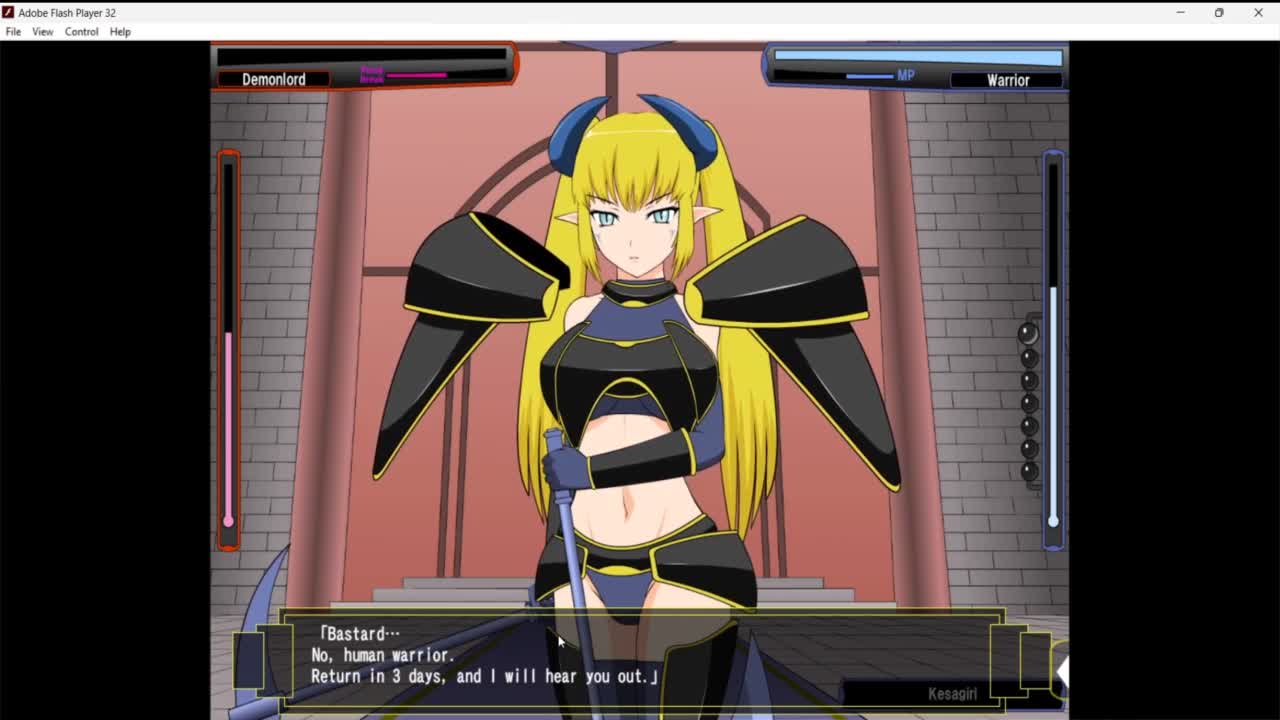
Task: Open the Control menu
Action: click(x=81, y=32)
